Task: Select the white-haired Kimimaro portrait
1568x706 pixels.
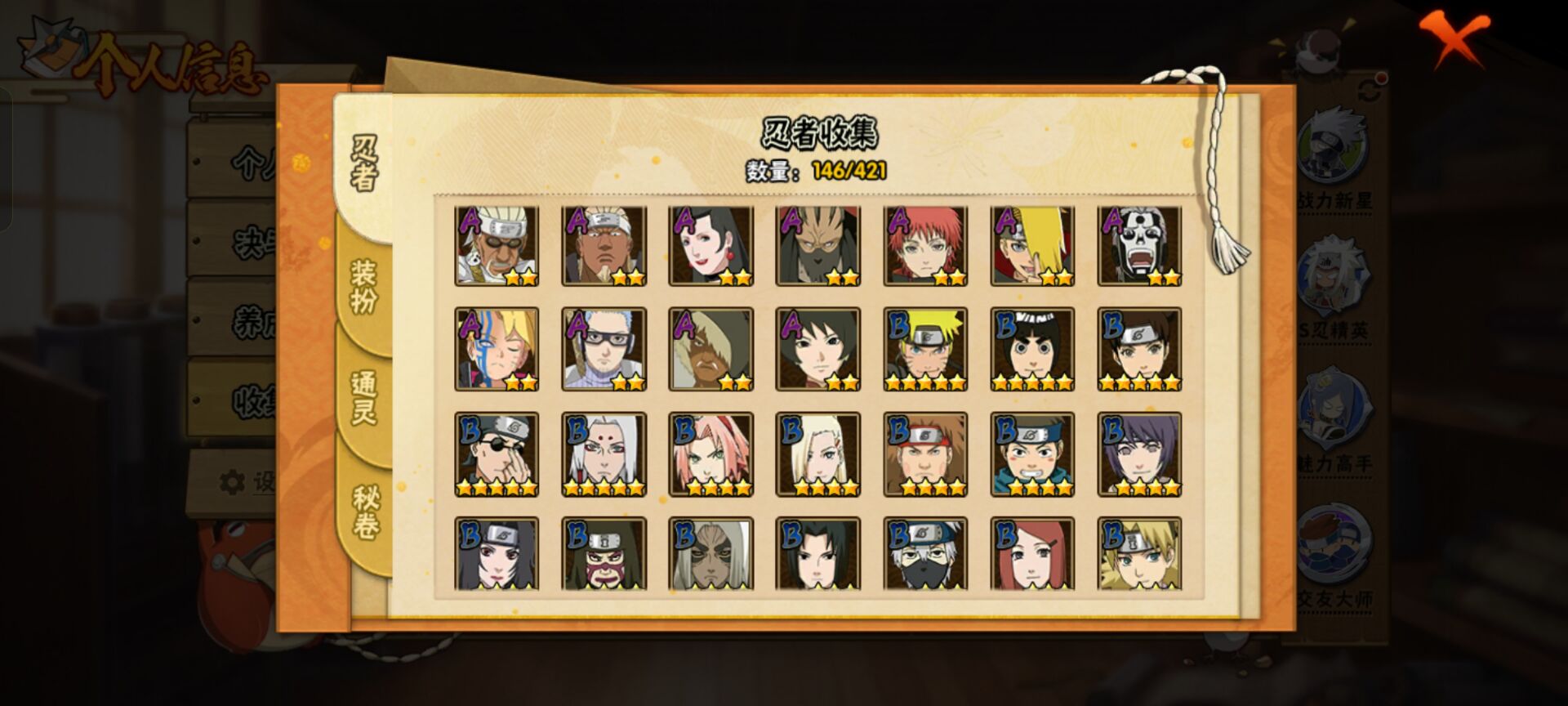Action: [604, 454]
